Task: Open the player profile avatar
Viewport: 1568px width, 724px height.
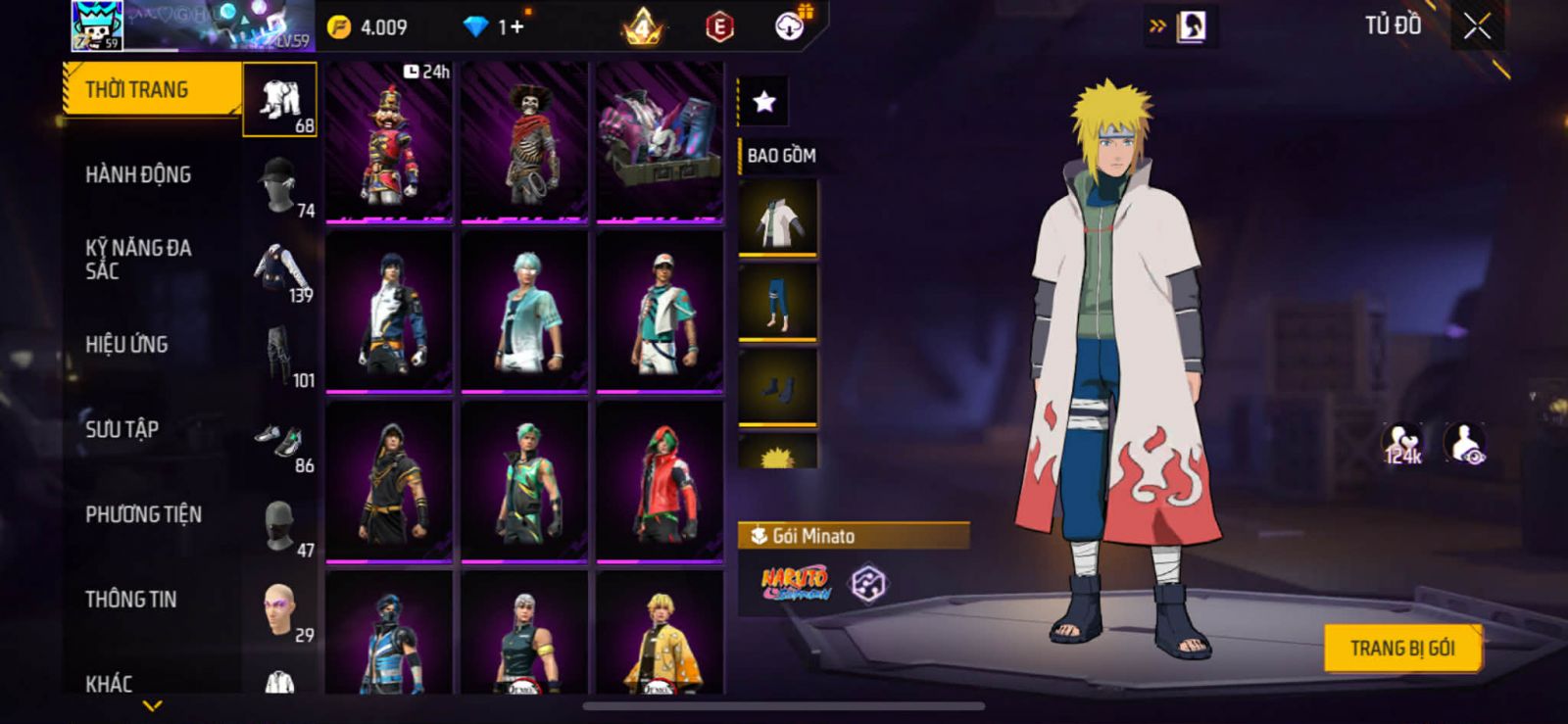Action: [x=97, y=26]
